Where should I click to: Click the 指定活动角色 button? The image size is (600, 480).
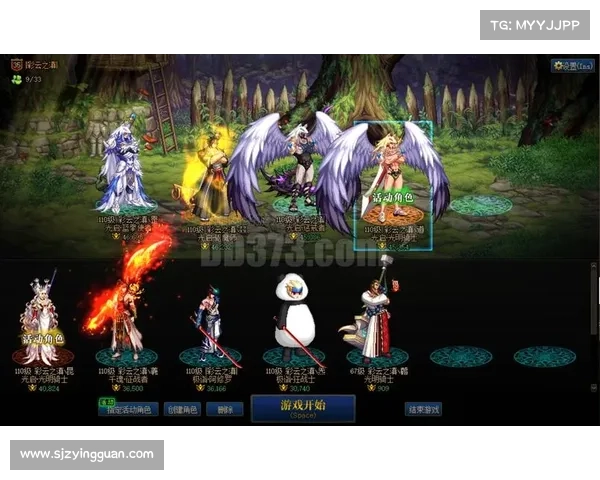[130, 409]
